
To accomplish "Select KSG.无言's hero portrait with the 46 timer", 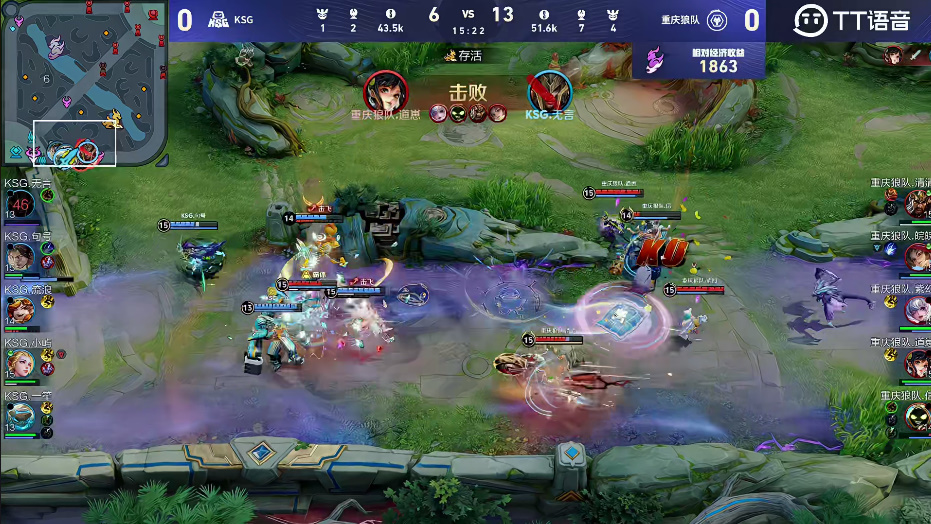I will point(21,203).
